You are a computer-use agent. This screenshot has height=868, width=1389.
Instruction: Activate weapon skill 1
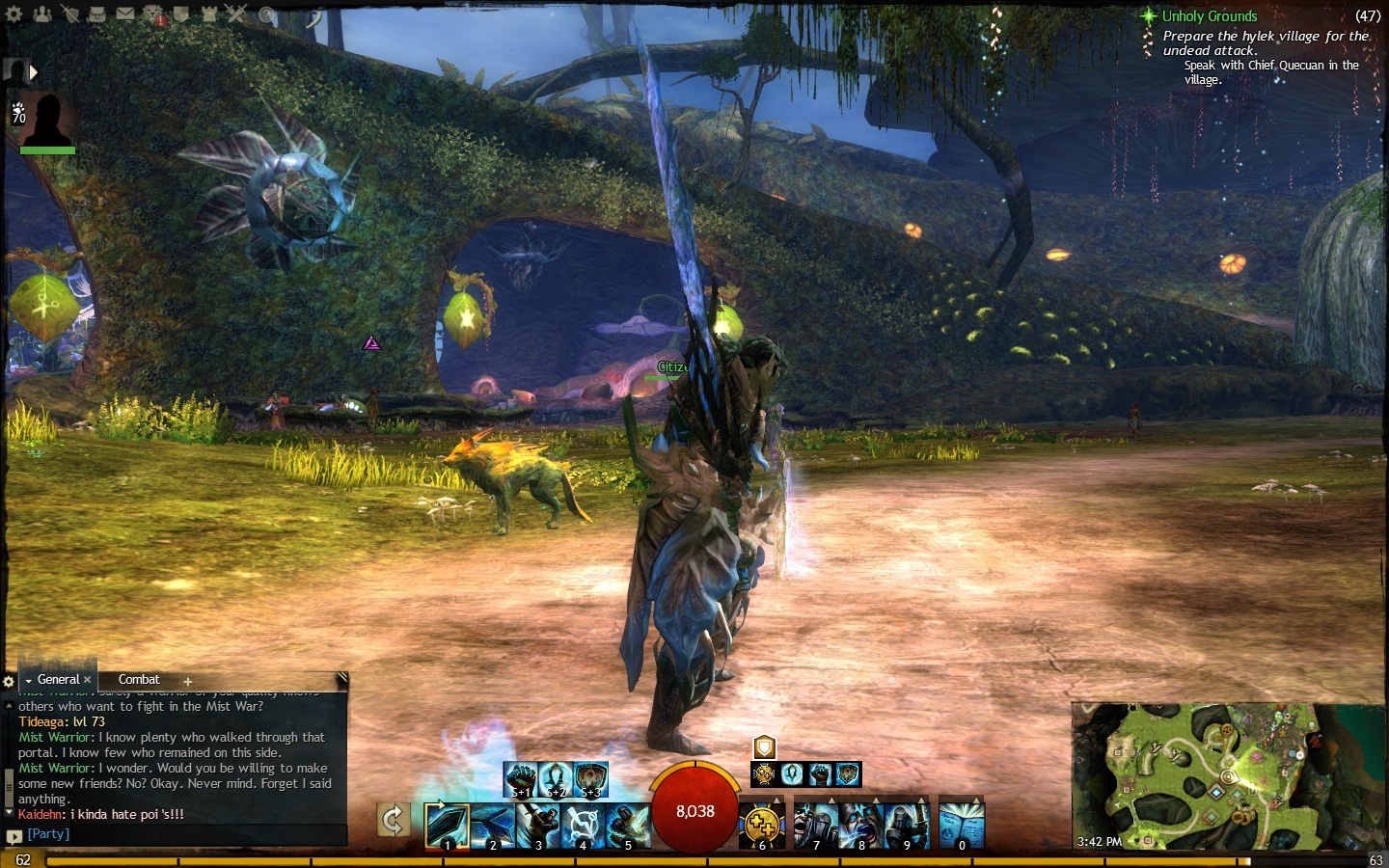point(447,826)
